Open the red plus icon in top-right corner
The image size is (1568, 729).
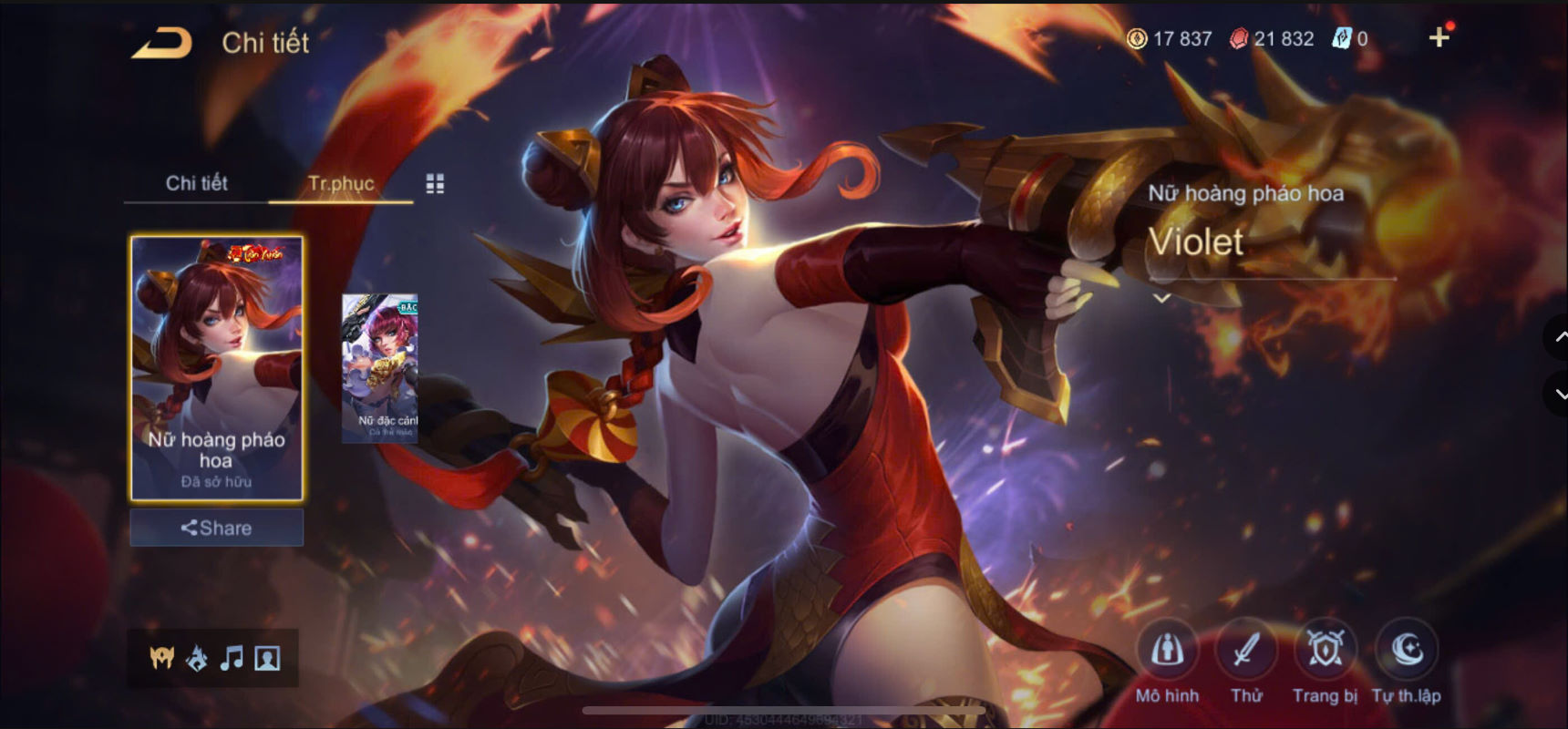(1440, 37)
